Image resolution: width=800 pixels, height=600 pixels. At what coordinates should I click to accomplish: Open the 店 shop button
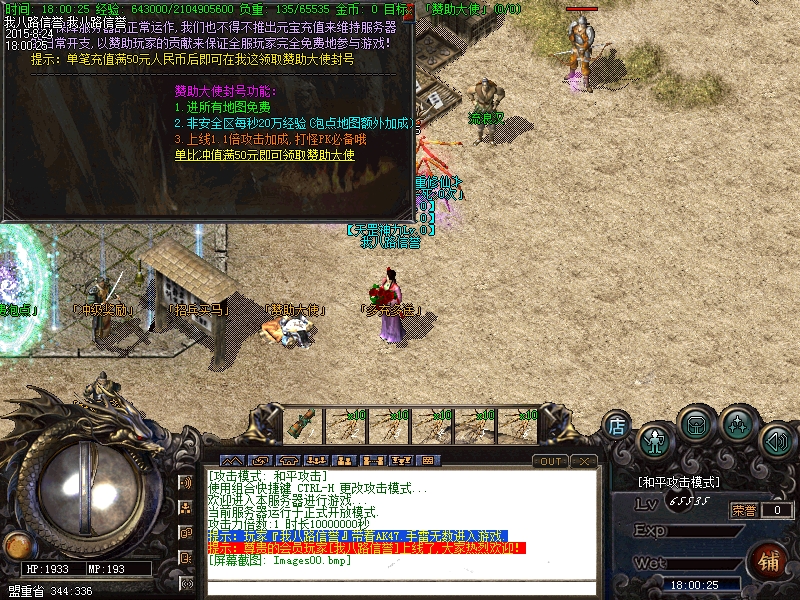pyautogui.click(x=617, y=425)
